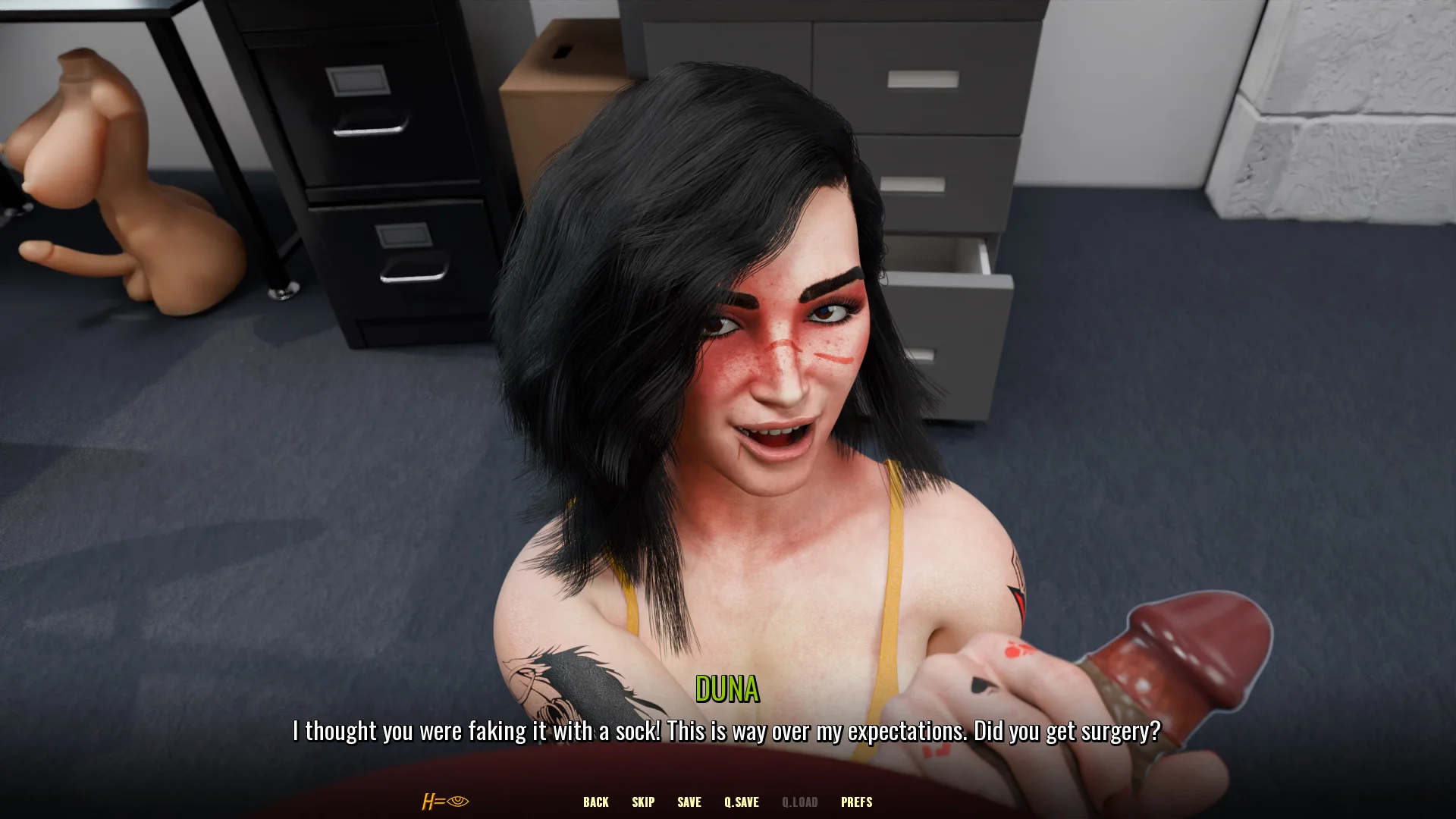Open the Prefs settings screen
This screenshot has height=819, width=1456.
click(856, 802)
